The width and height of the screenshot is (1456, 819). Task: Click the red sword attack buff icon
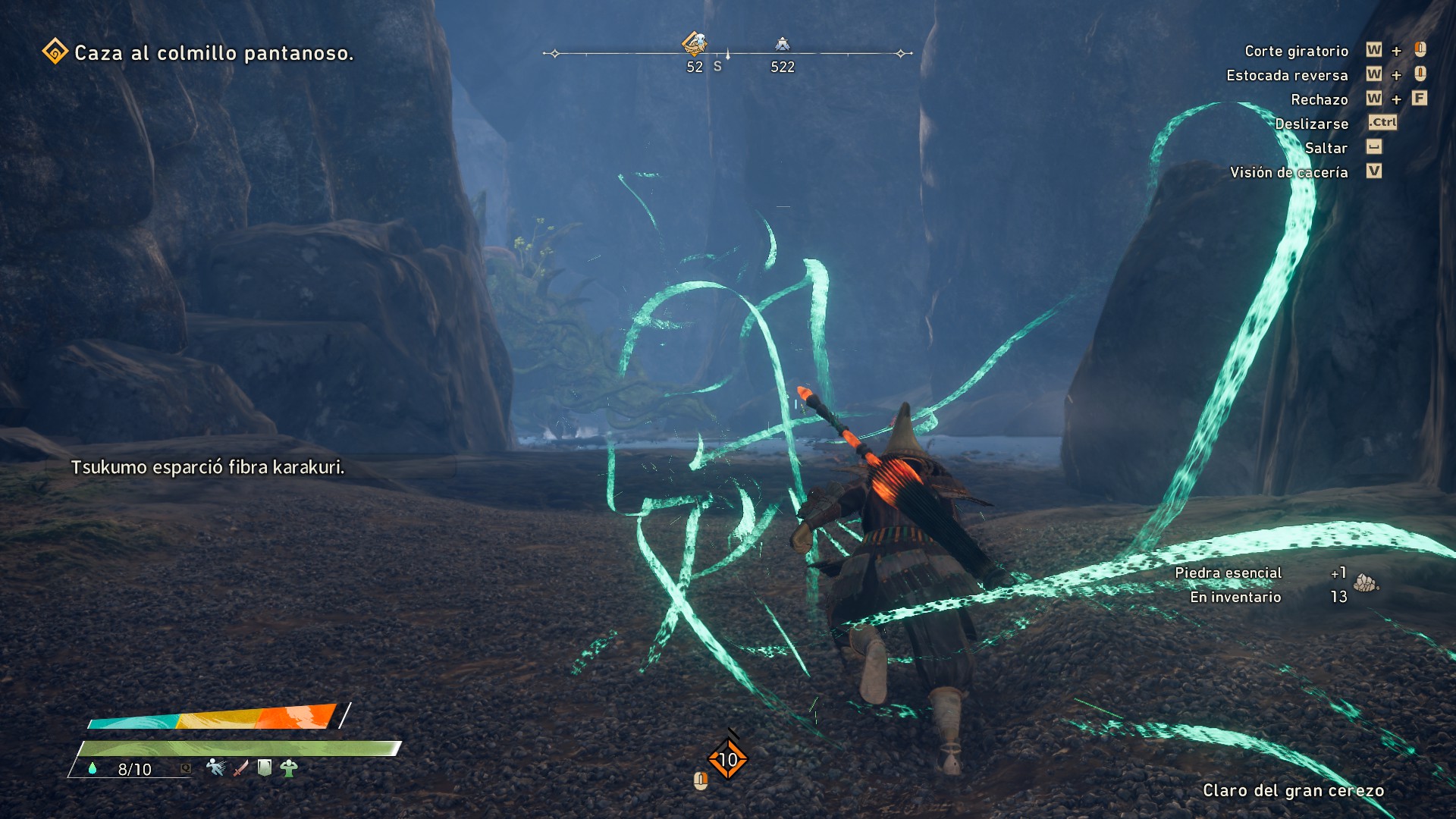240,768
